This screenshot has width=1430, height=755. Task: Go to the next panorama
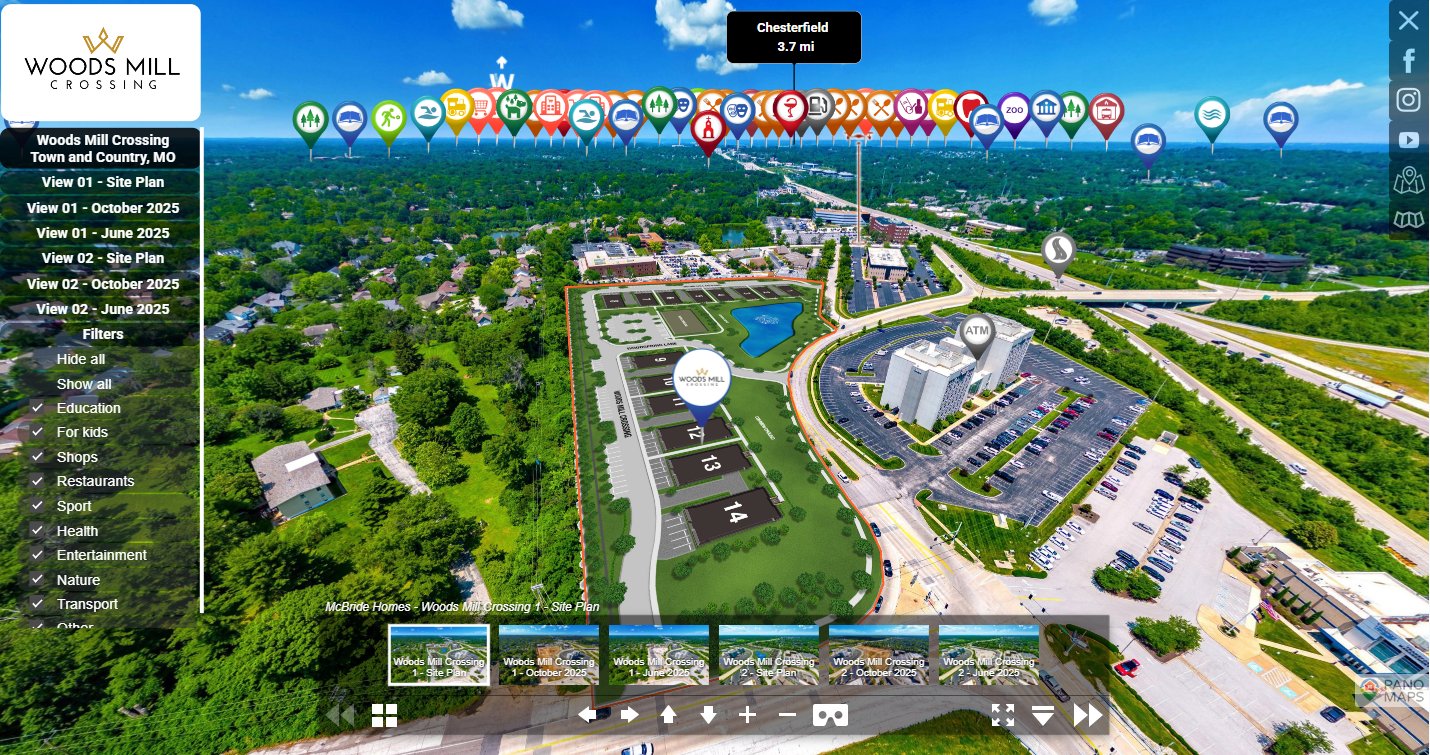[x=1088, y=715]
